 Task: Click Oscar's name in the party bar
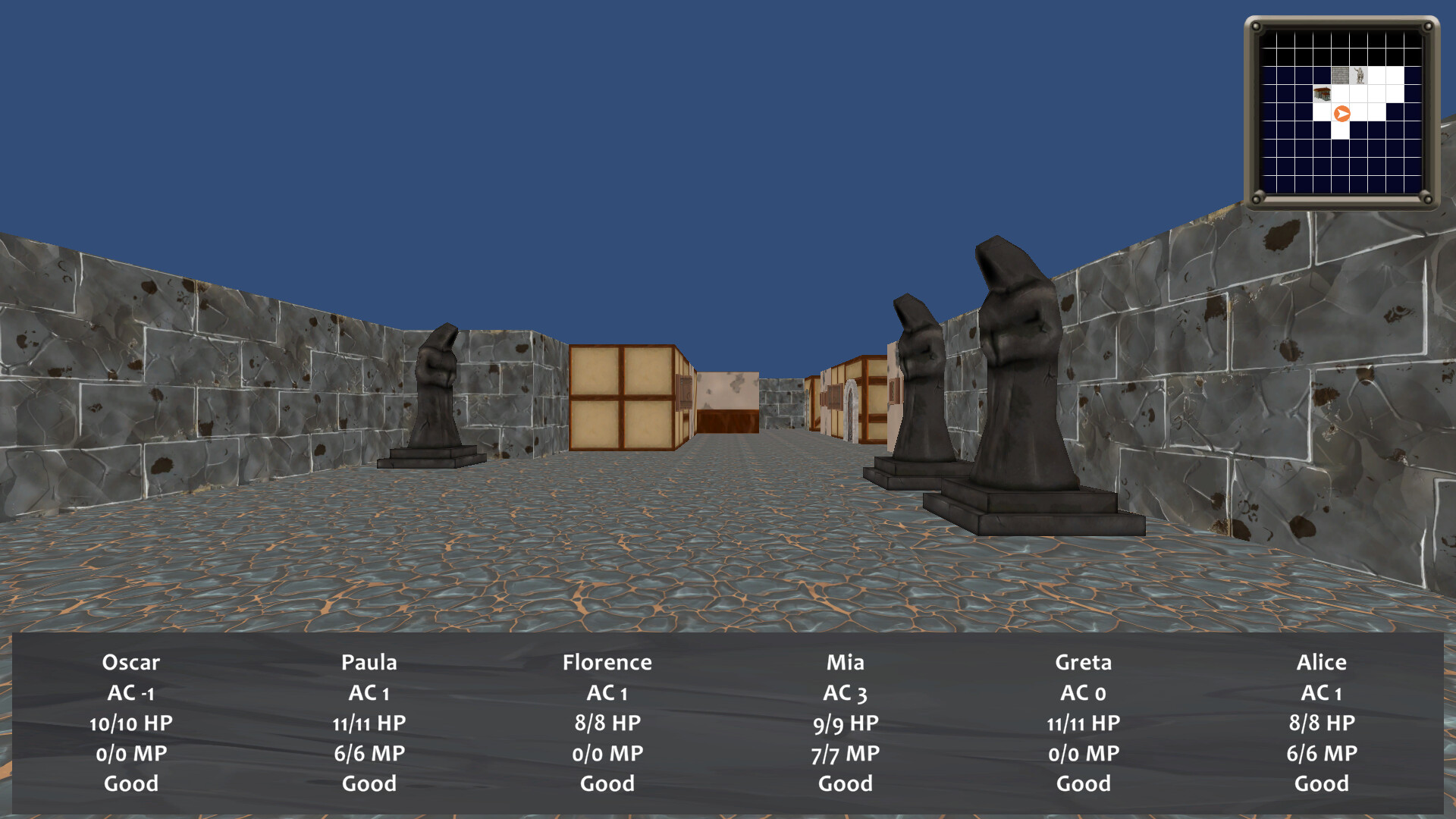coord(131,662)
